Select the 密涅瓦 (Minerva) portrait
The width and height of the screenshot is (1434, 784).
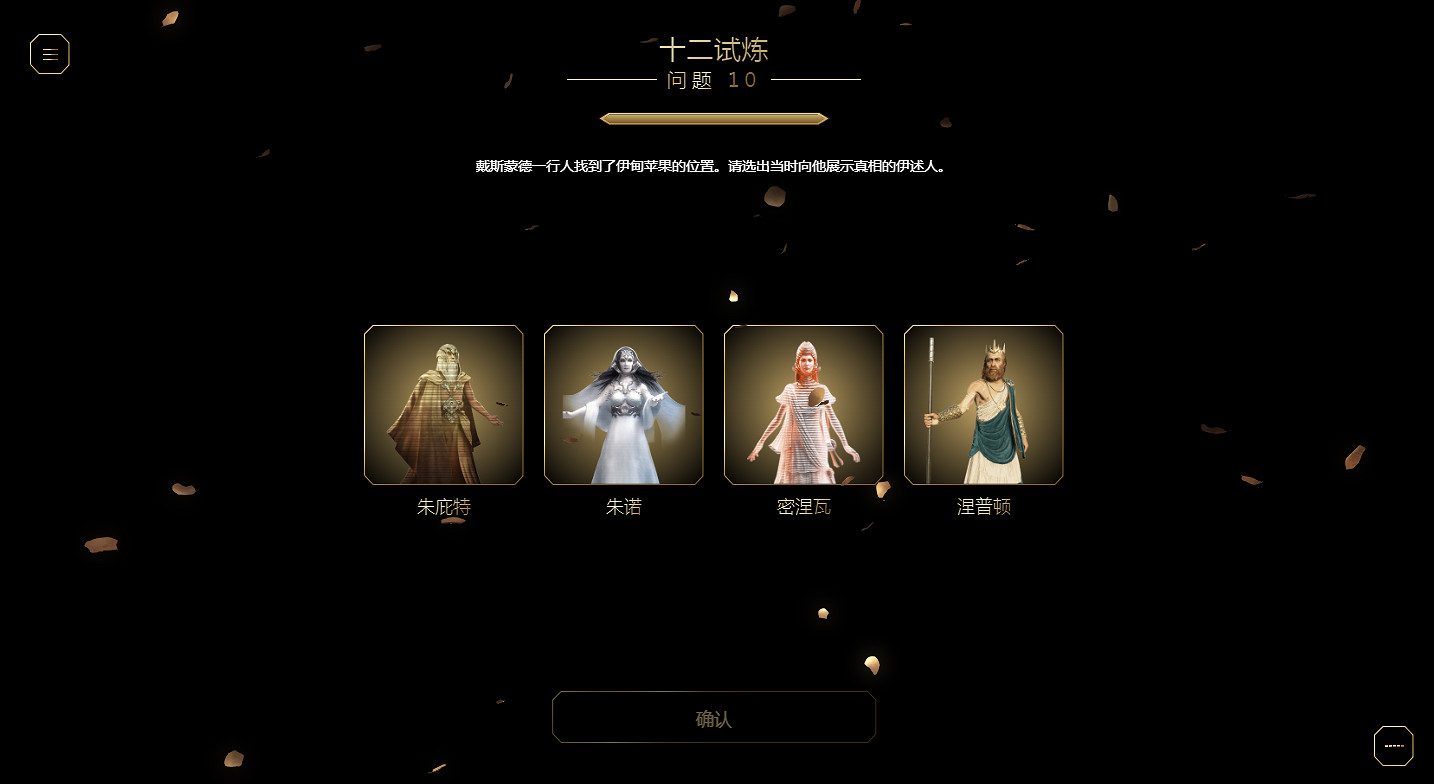tap(803, 404)
